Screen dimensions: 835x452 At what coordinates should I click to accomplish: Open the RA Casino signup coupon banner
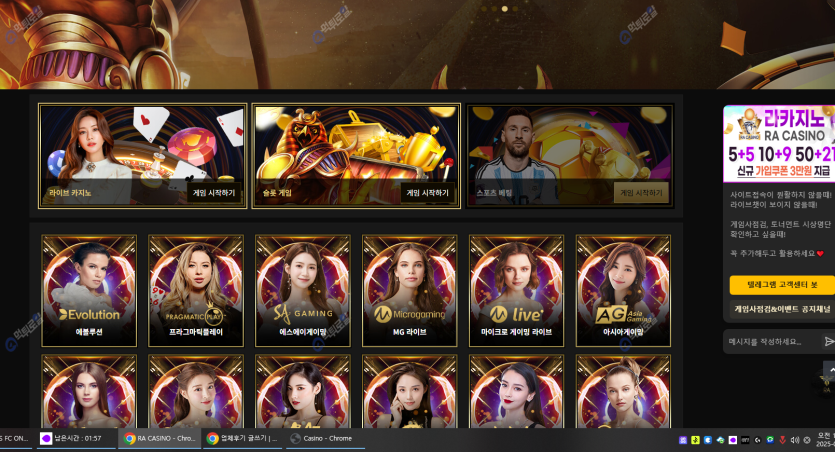click(x=779, y=142)
